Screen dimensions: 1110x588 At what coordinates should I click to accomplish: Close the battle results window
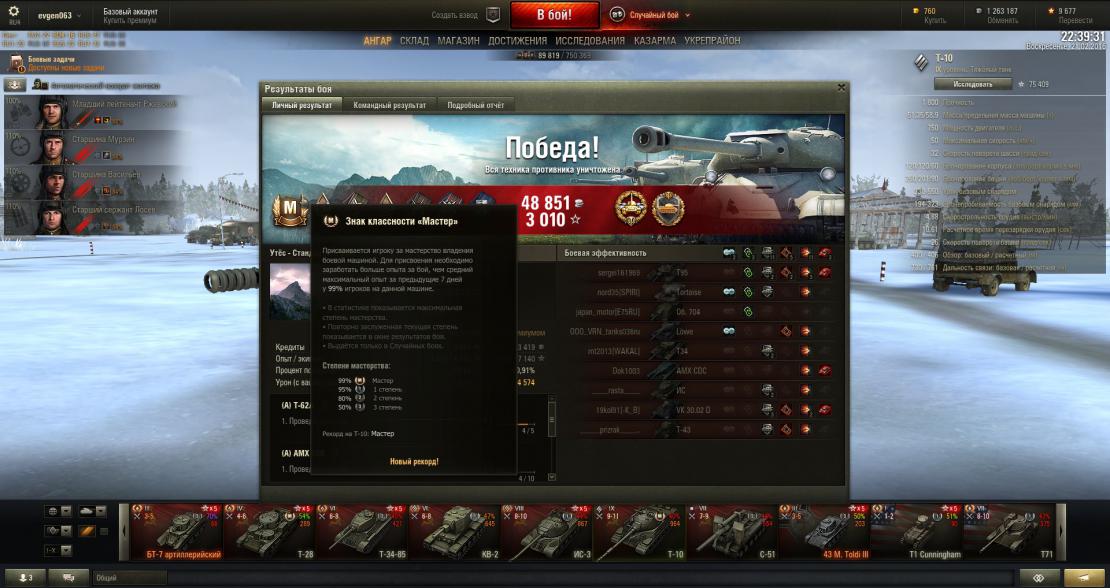841,88
